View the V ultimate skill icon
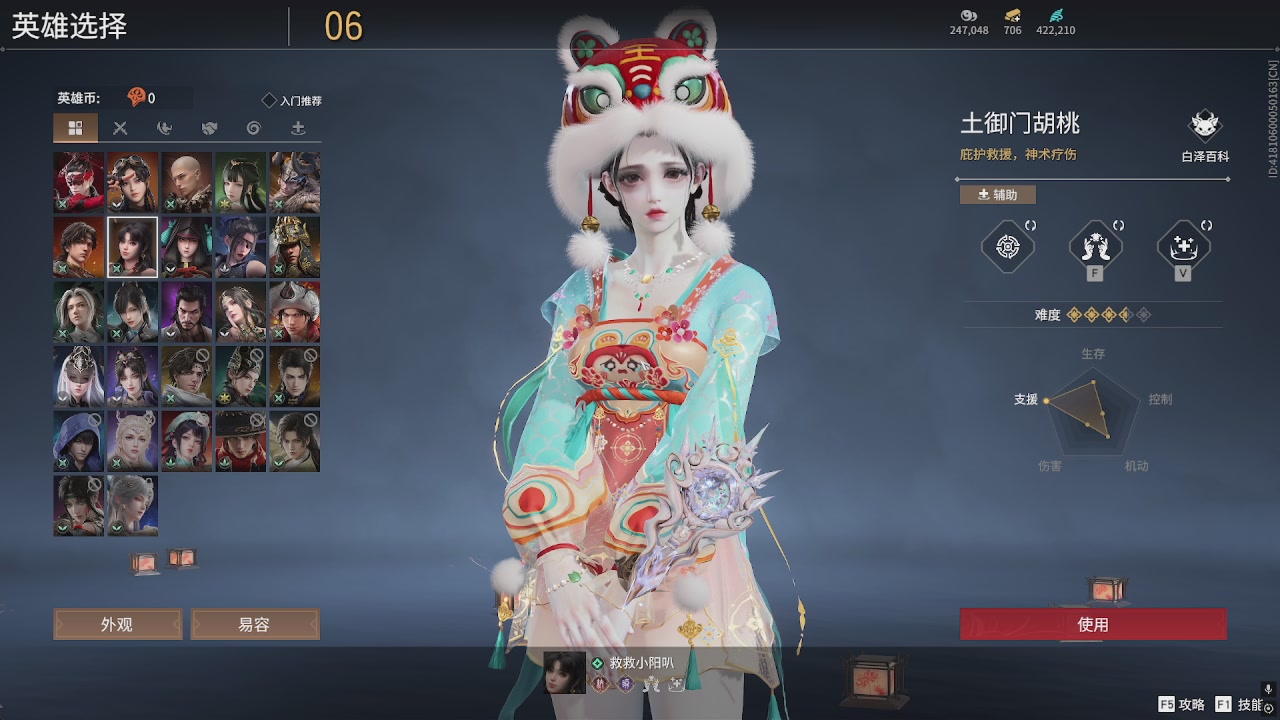The image size is (1280, 720). [x=1183, y=246]
